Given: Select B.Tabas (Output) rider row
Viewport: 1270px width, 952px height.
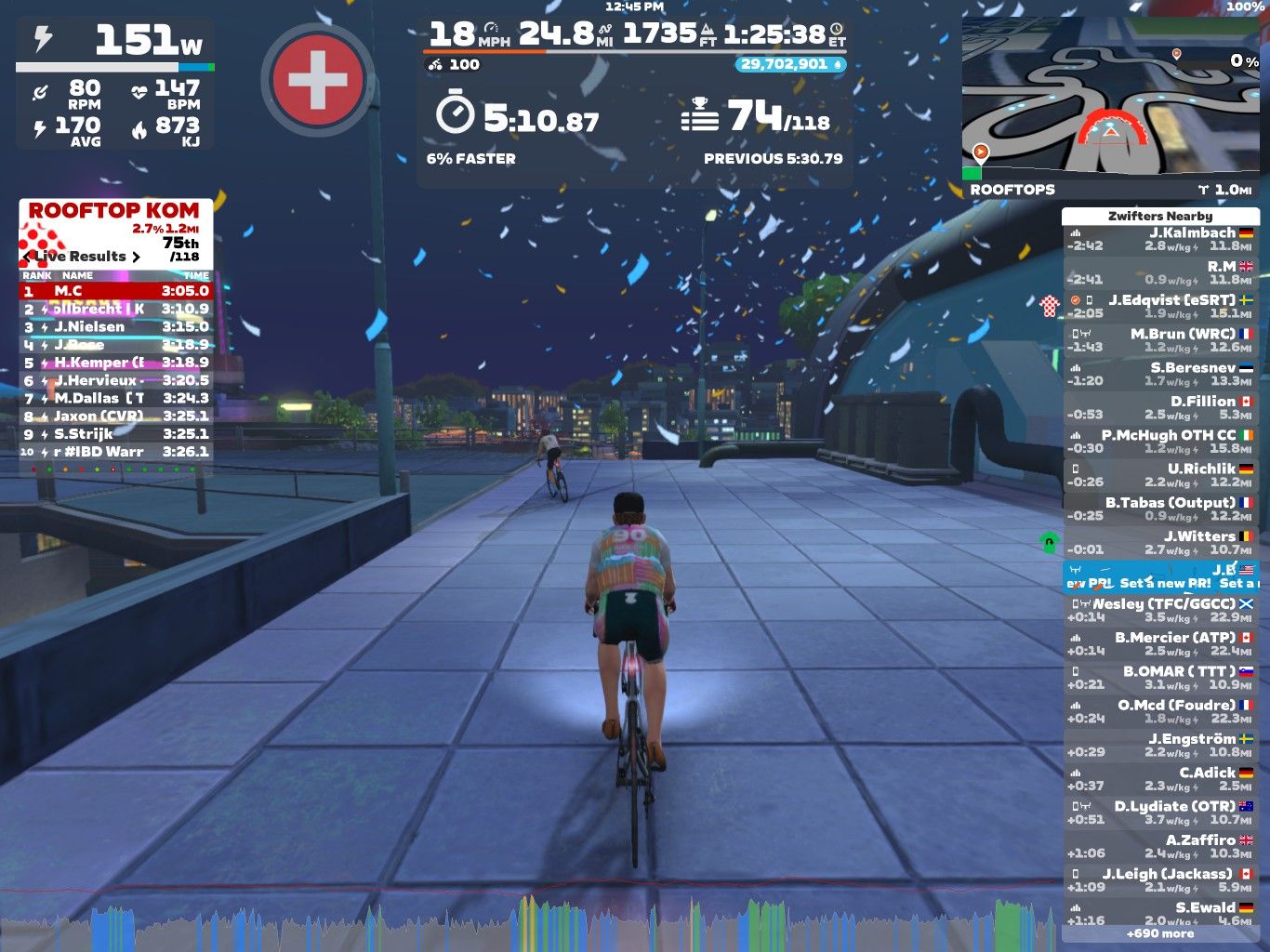Looking at the screenshot, I should 1159,509.
